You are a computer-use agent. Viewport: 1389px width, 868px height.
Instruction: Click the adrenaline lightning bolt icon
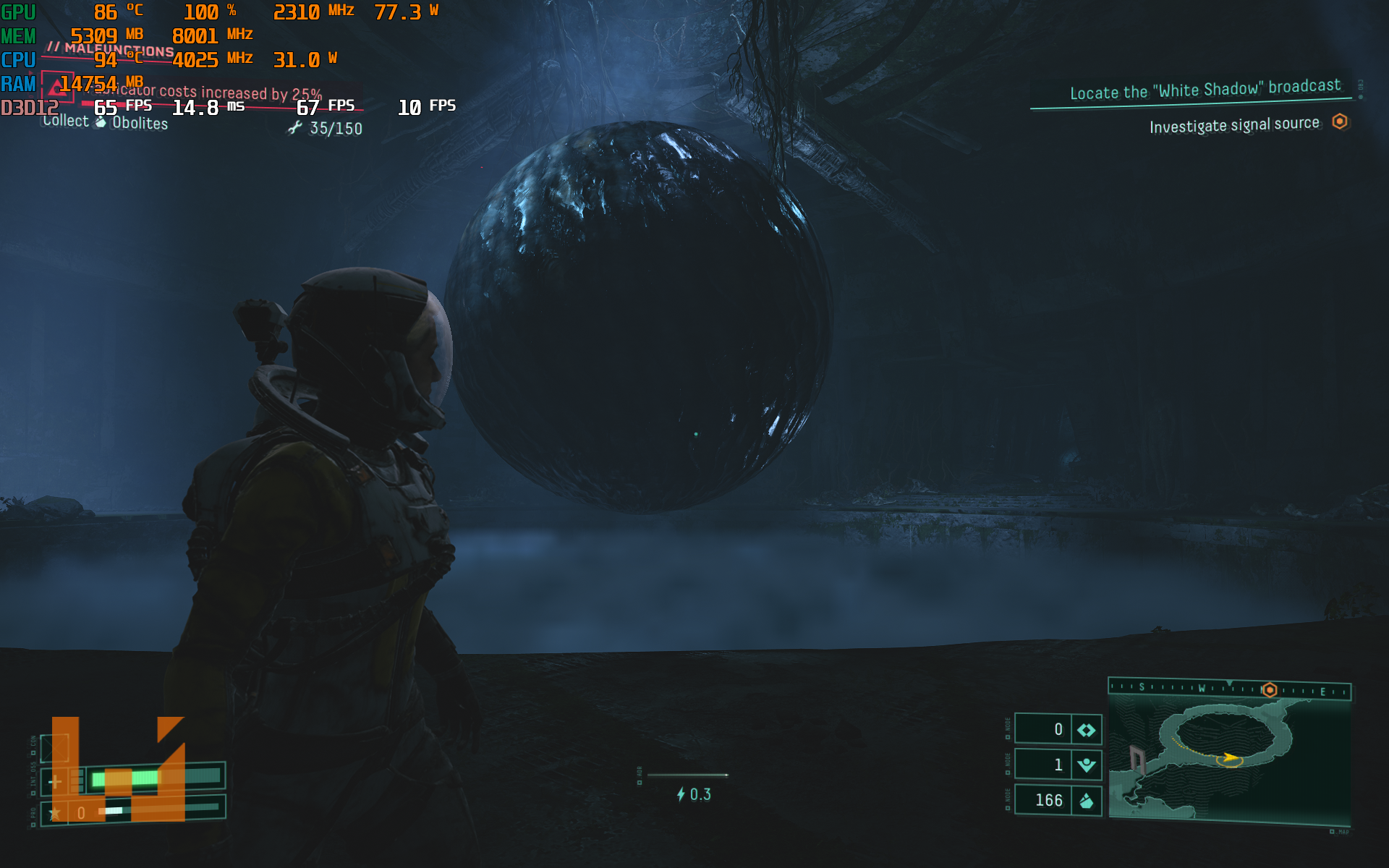[x=681, y=795]
